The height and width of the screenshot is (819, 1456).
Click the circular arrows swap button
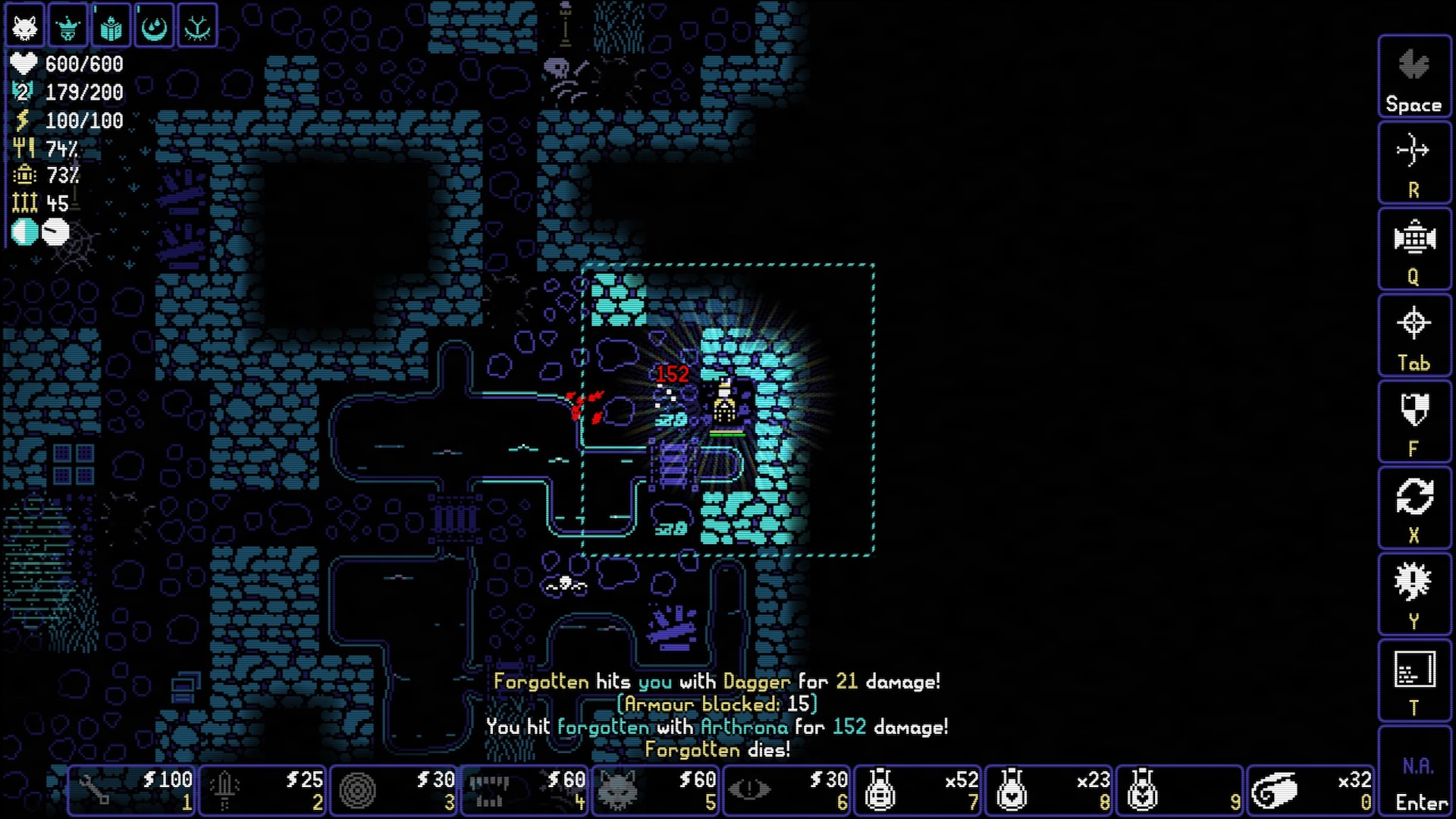pyautogui.click(x=1414, y=507)
